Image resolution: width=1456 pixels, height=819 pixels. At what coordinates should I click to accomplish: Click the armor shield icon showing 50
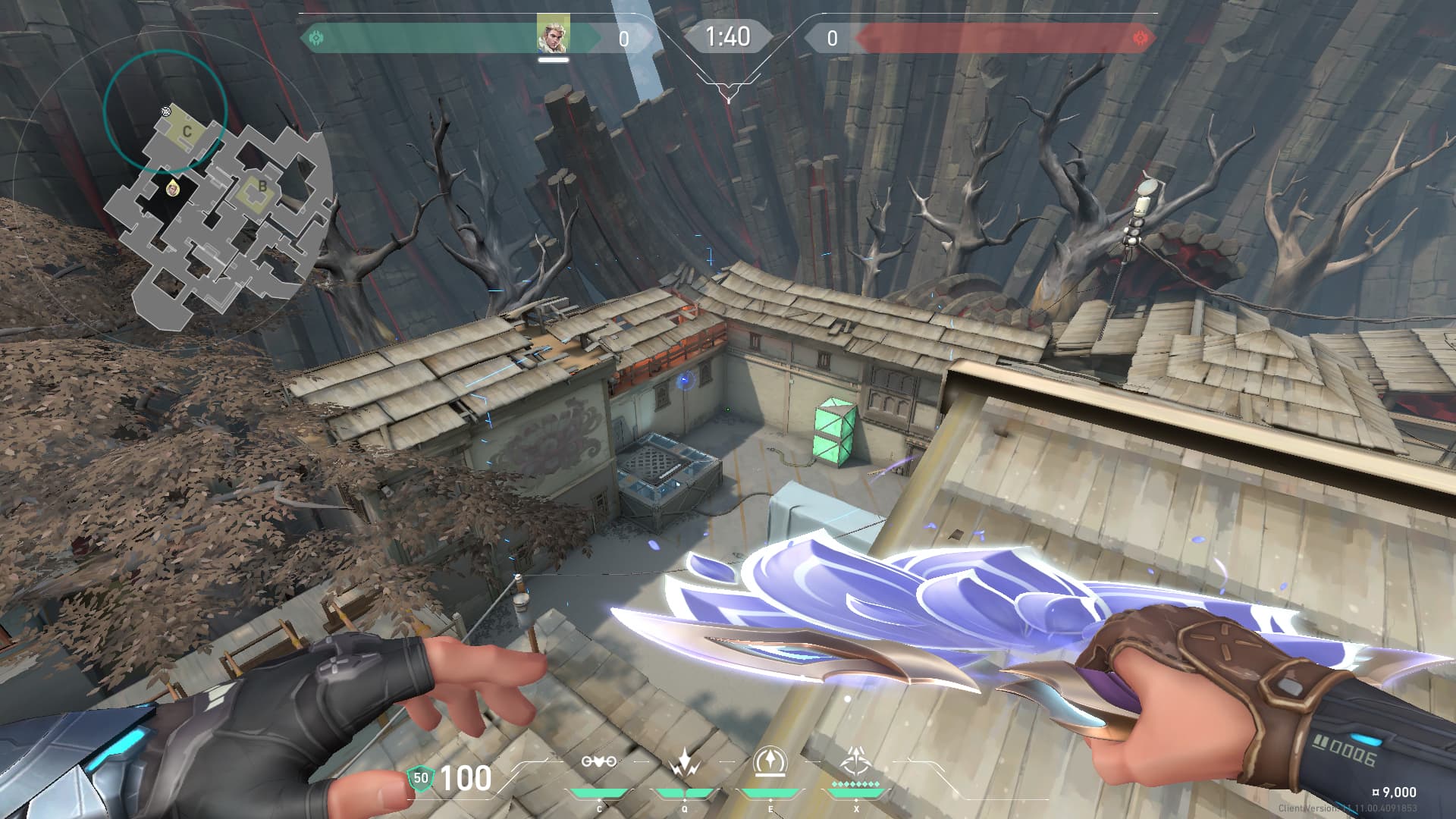coord(420,778)
